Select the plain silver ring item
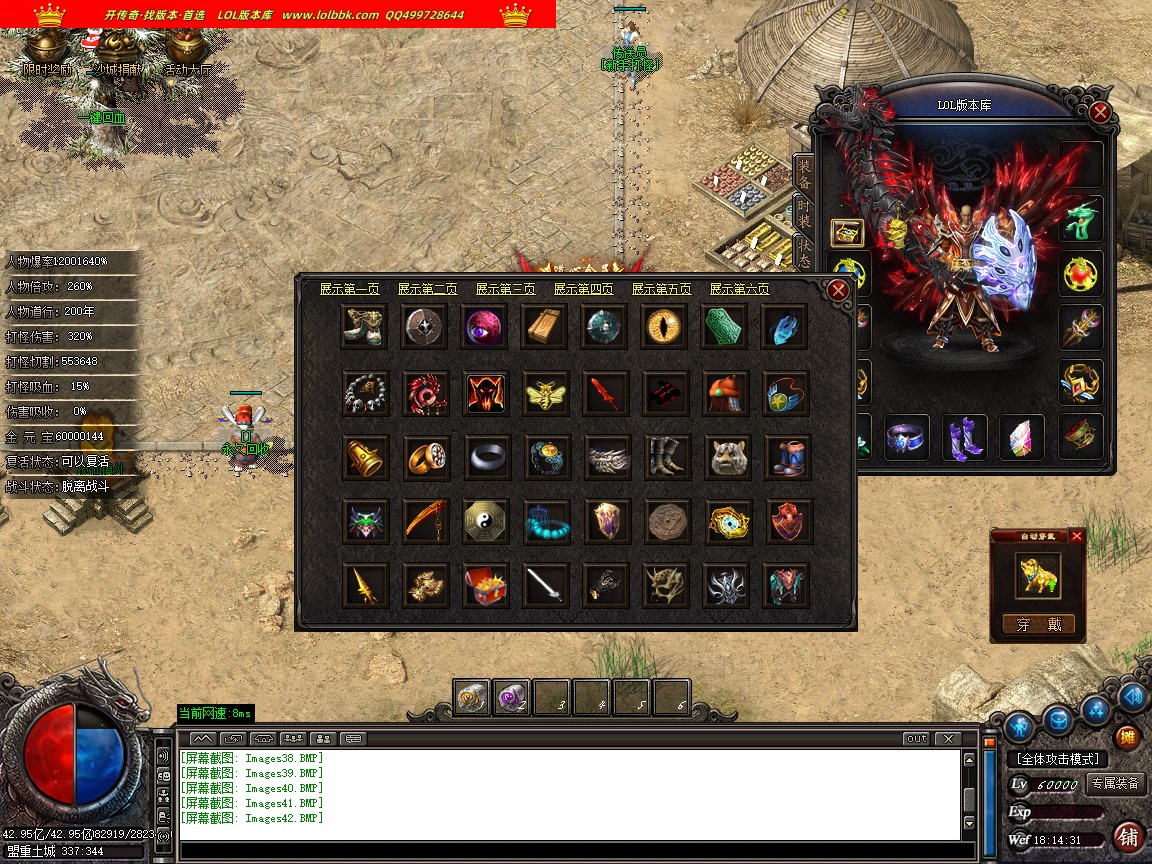 pos(485,457)
